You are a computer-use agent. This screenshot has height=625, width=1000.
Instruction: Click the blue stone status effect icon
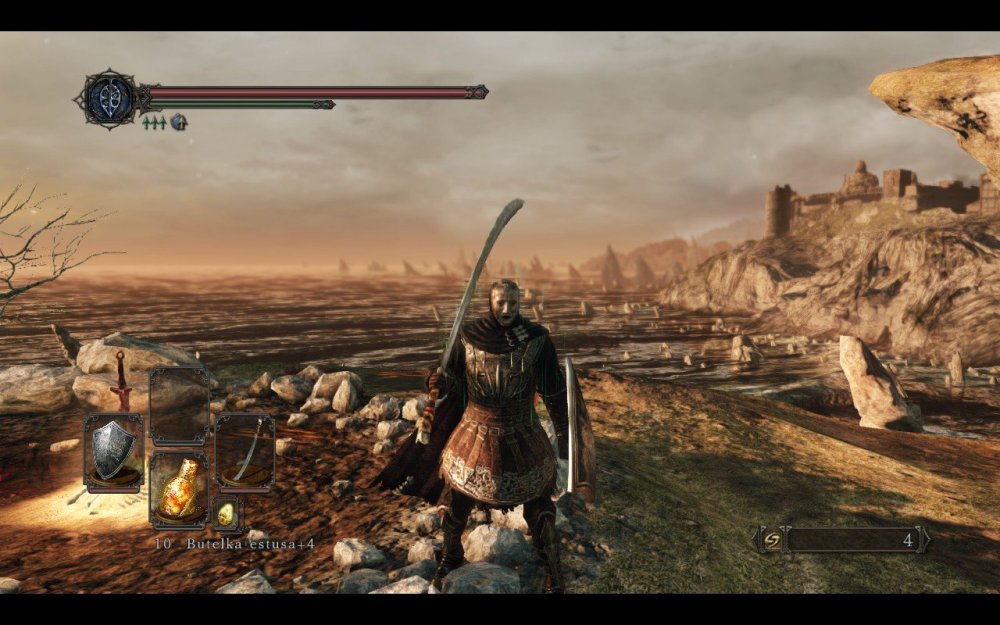(178, 122)
